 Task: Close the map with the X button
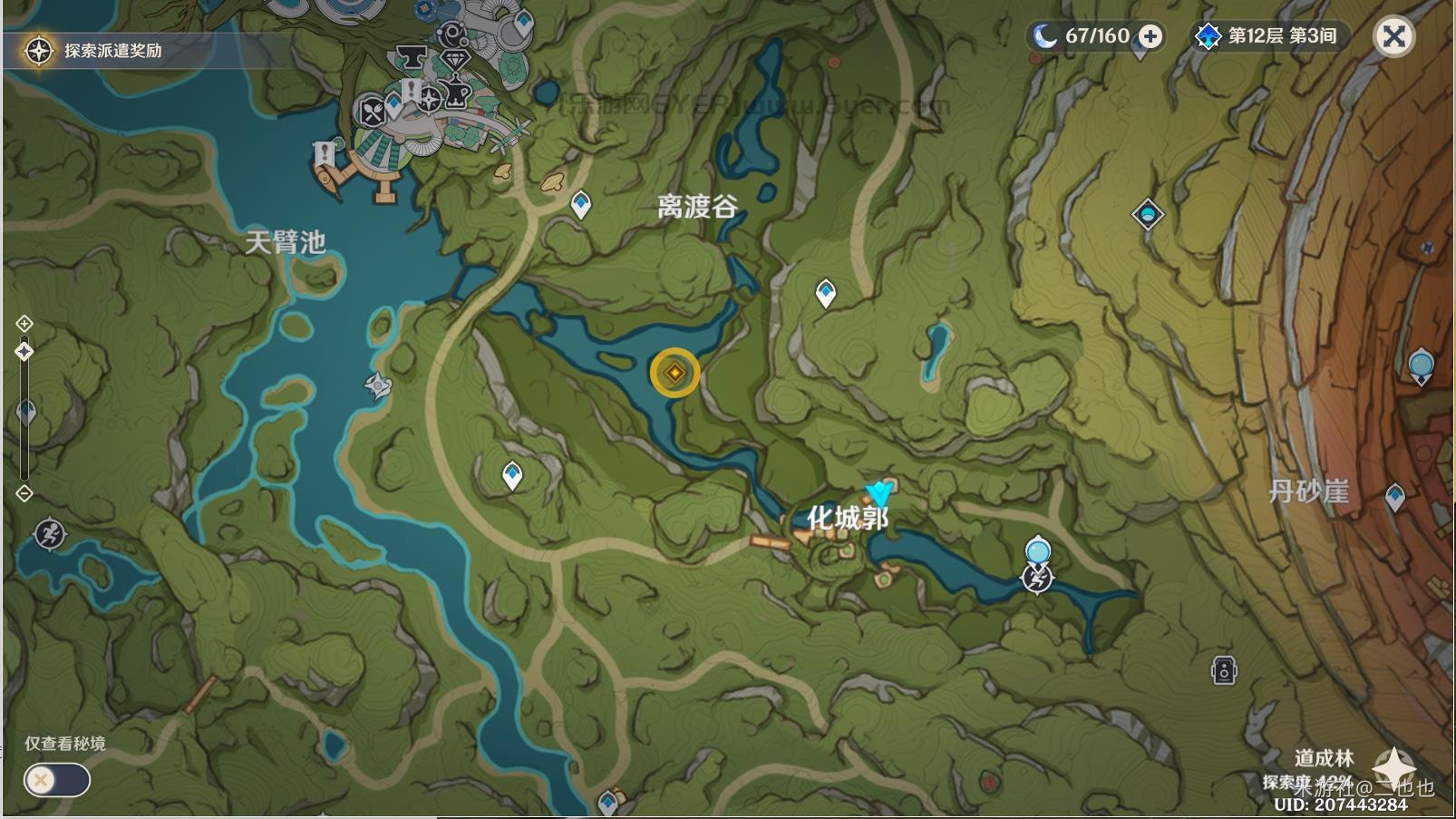(x=1393, y=36)
